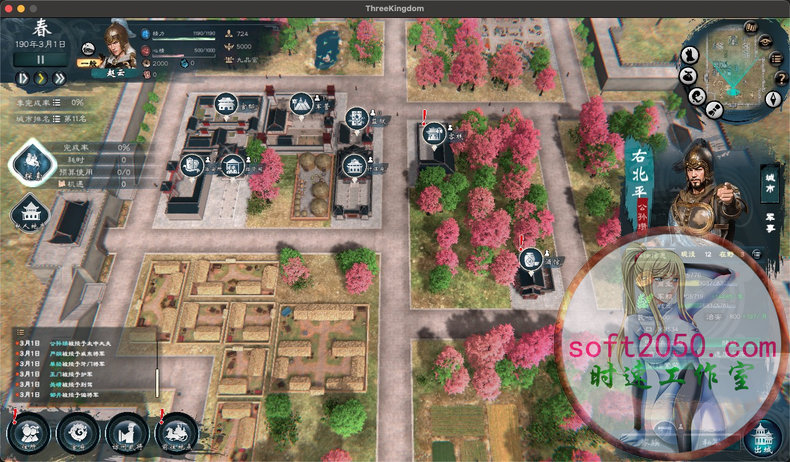Viewport: 790px width, 462px height.
Task: Open the two-figures menu button
Action: (29, 433)
